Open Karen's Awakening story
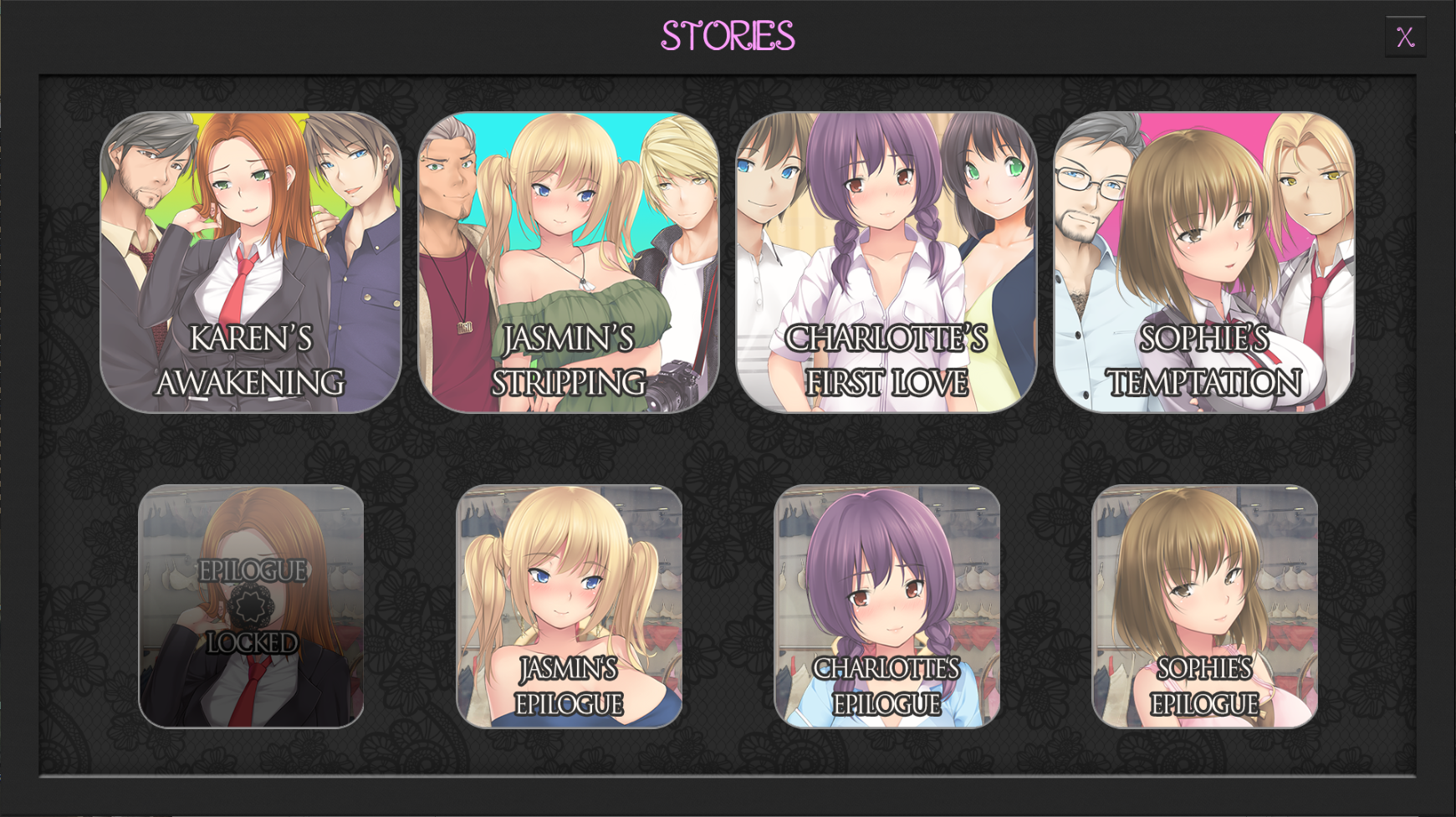 (x=251, y=263)
